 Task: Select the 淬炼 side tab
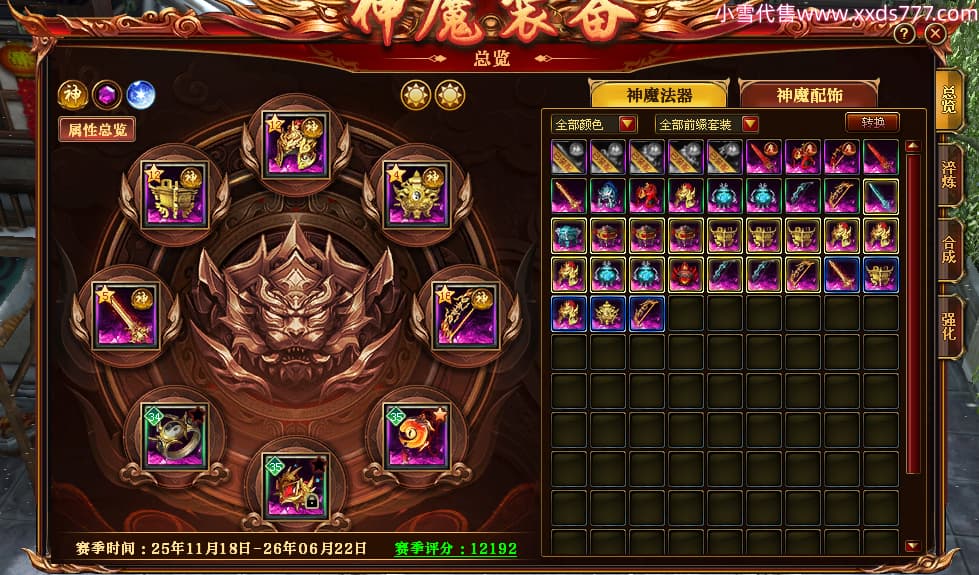(x=949, y=171)
